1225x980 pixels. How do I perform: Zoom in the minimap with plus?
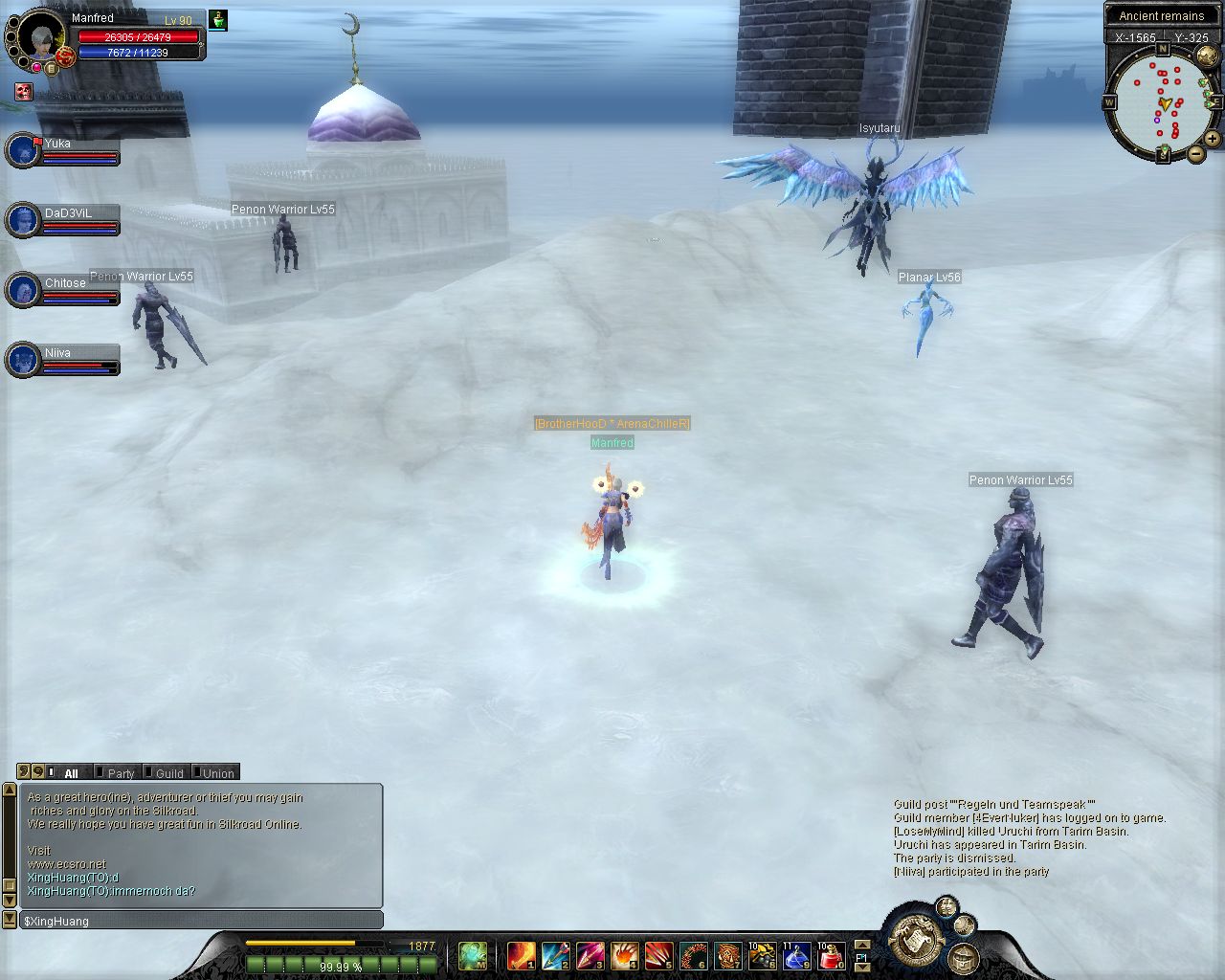pos(1212,139)
